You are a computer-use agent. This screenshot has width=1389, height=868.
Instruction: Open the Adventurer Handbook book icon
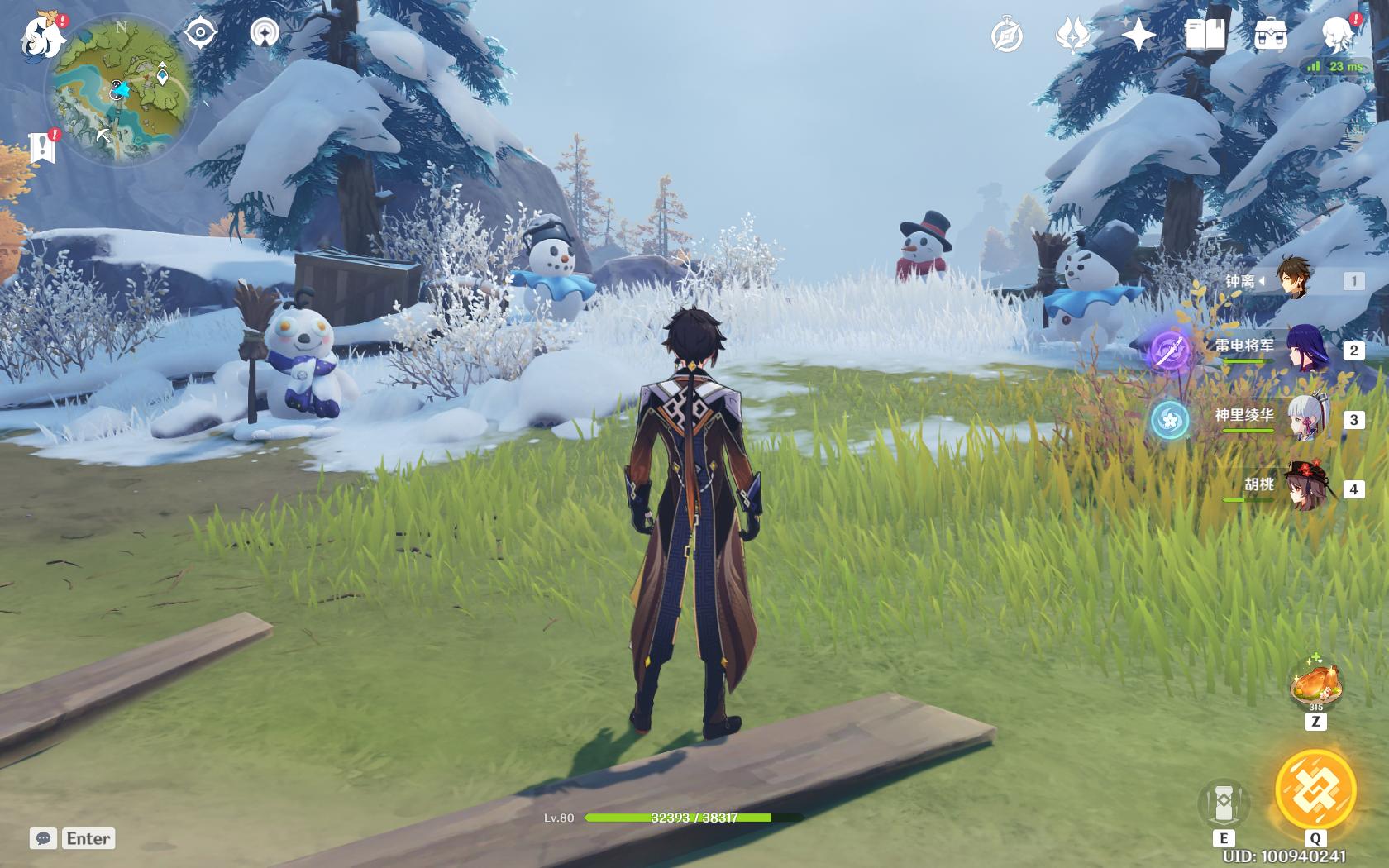[x=1205, y=36]
